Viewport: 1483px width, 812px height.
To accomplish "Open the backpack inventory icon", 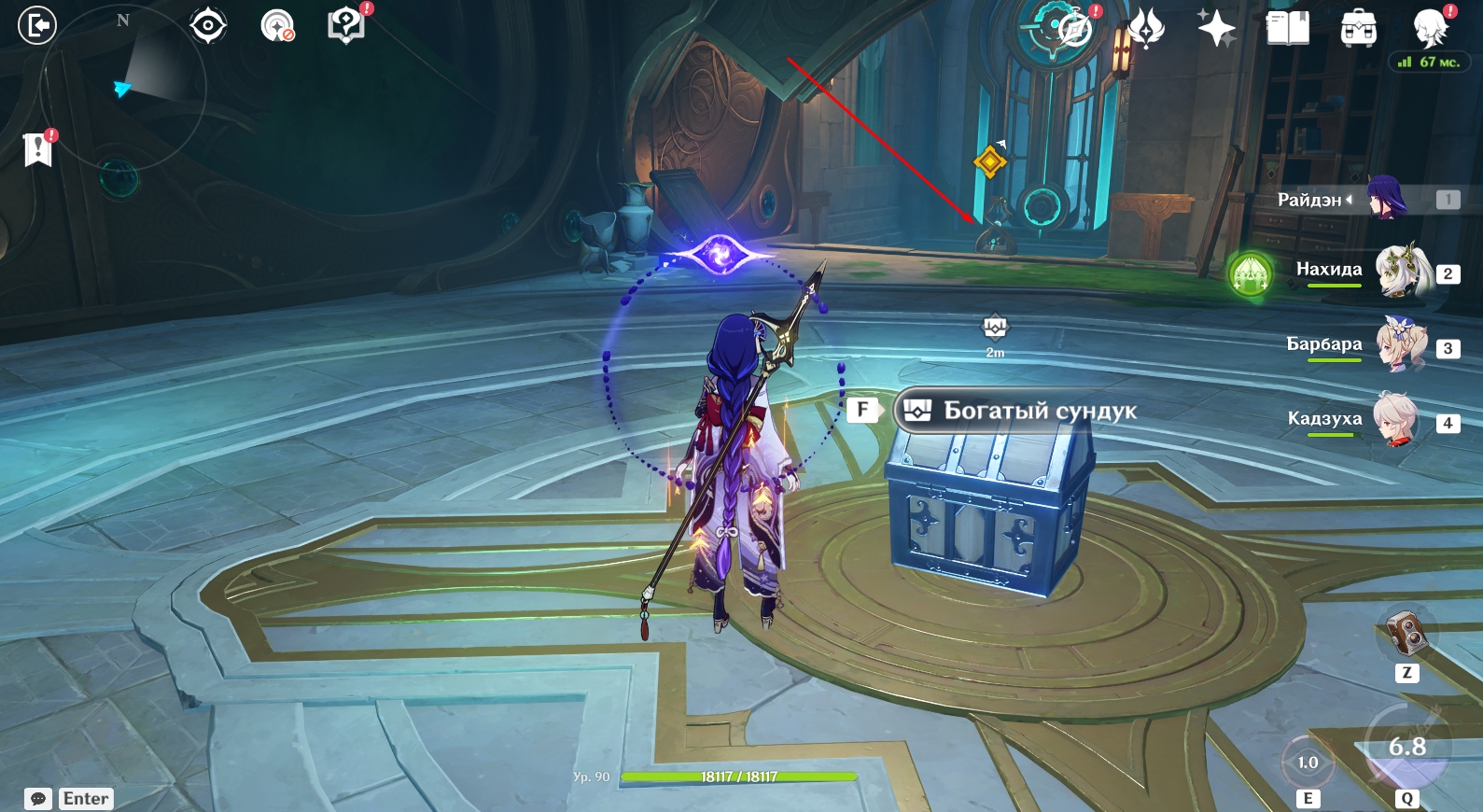I will 1358,29.
